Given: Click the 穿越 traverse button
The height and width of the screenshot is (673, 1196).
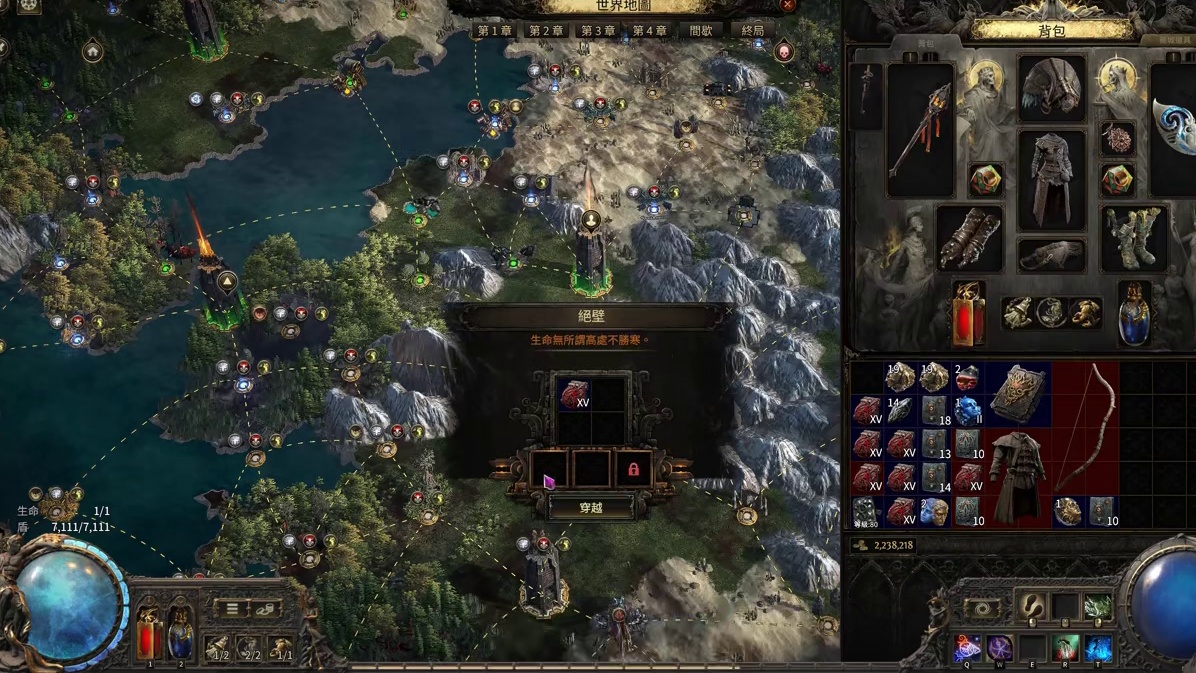Looking at the screenshot, I should pos(591,508).
